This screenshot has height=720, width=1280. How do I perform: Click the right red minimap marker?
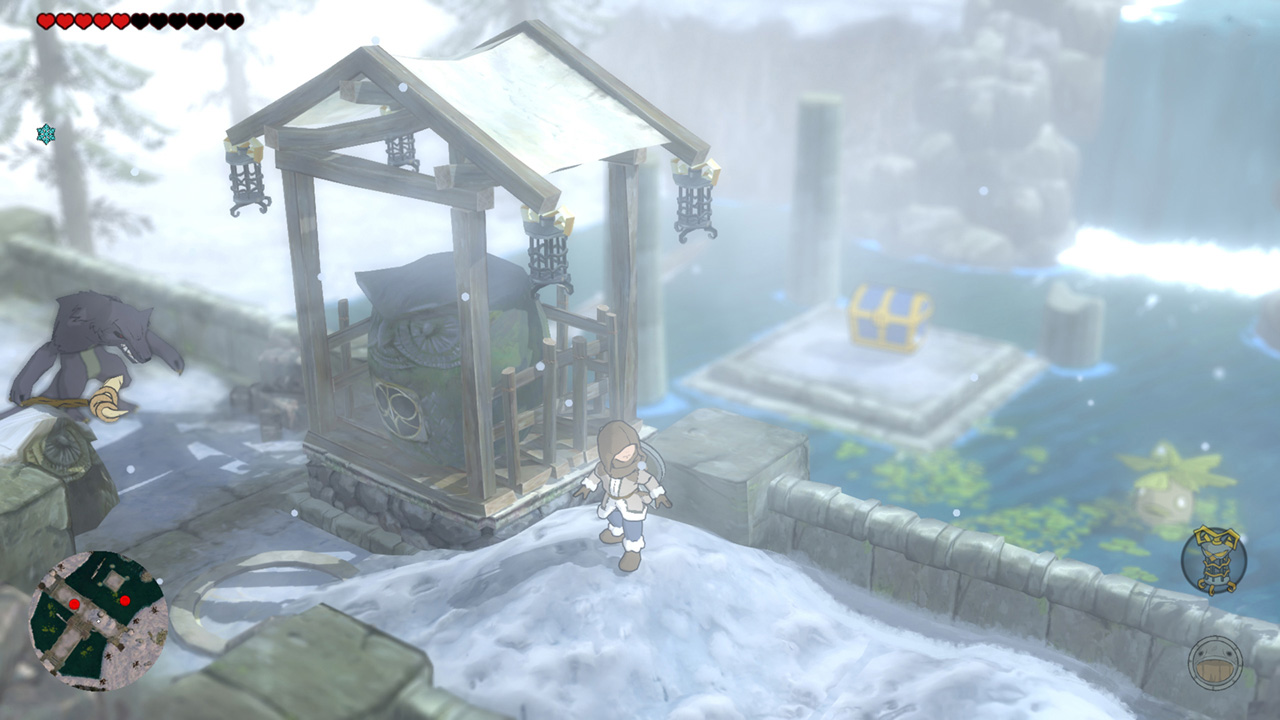[125, 600]
